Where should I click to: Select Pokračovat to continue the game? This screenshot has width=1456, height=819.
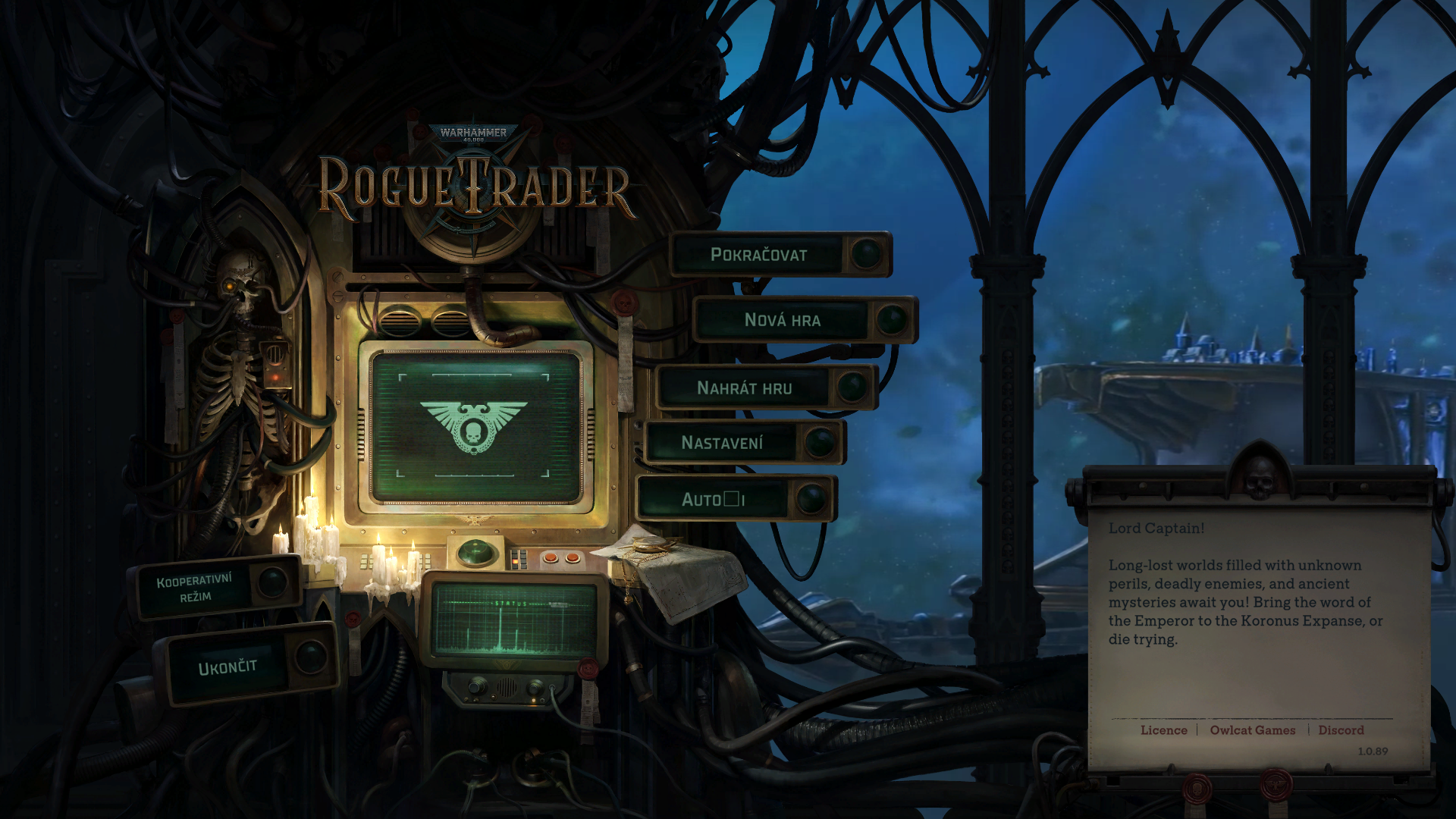point(759,255)
